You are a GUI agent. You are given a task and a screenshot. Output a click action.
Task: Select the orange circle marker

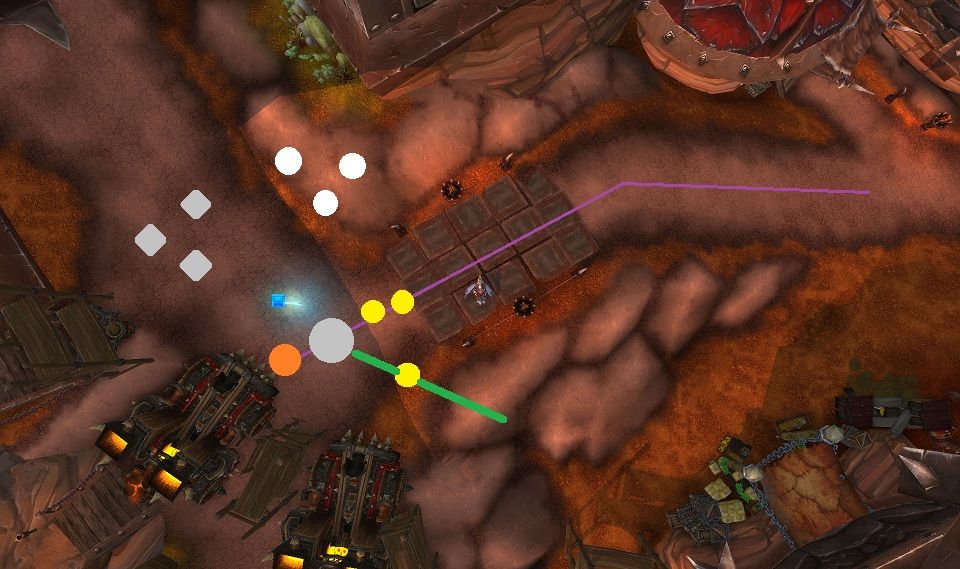[285, 358]
